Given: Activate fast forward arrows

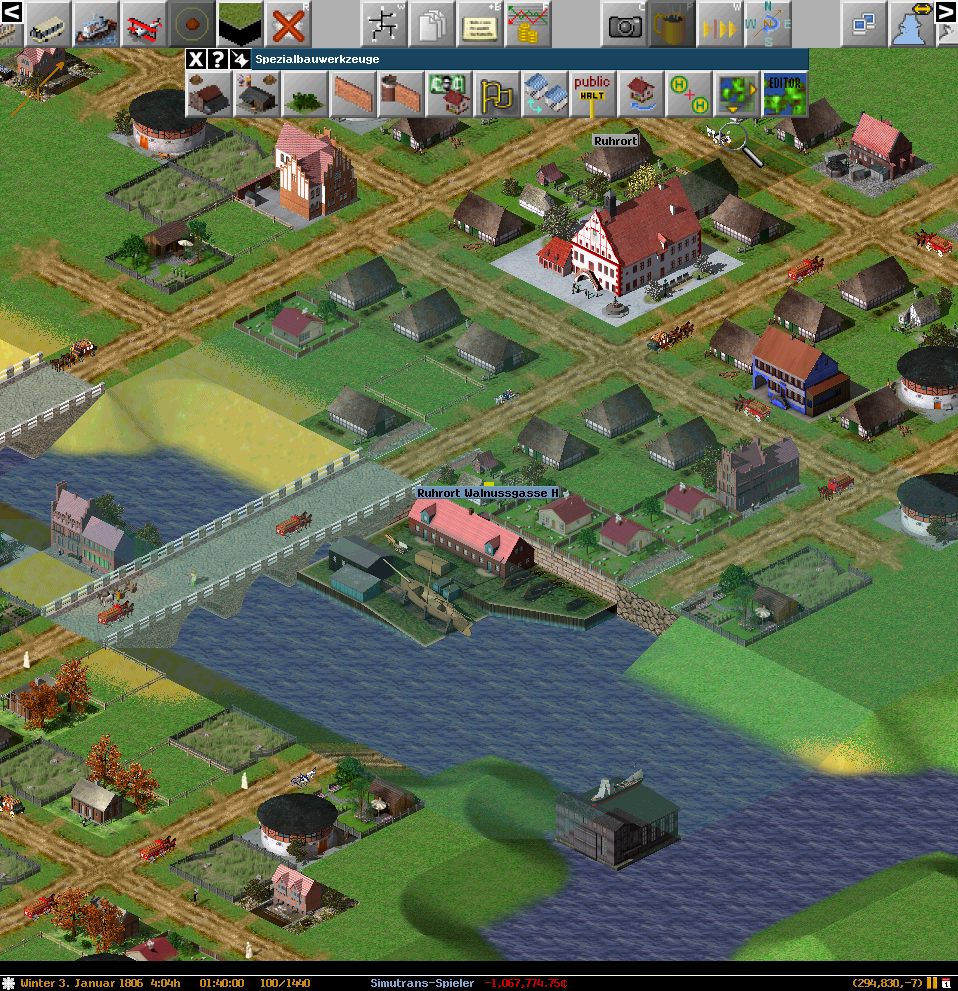Looking at the screenshot, I should [721, 23].
